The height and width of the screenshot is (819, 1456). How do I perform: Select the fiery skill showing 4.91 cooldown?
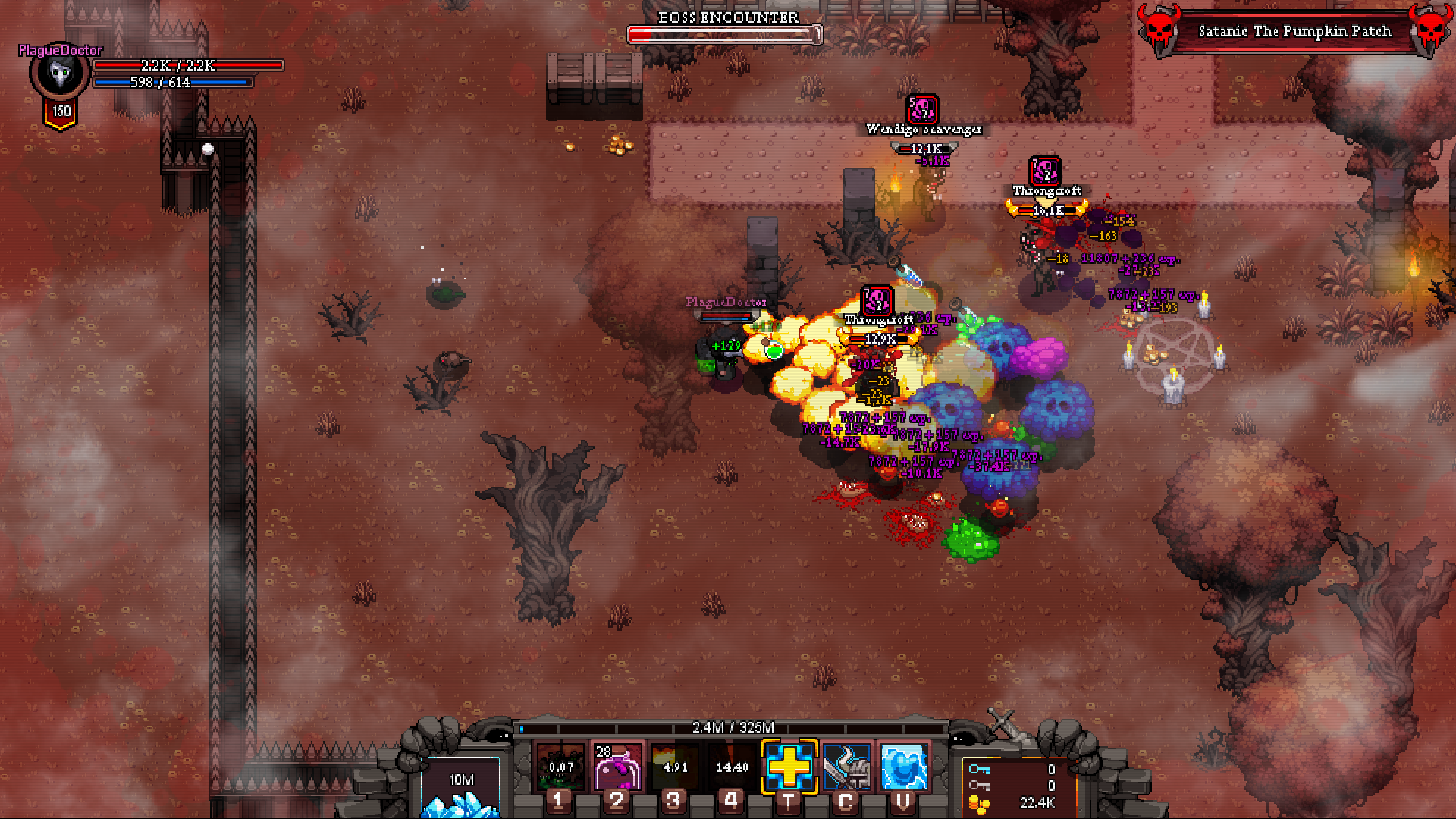(x=675, y=767)
